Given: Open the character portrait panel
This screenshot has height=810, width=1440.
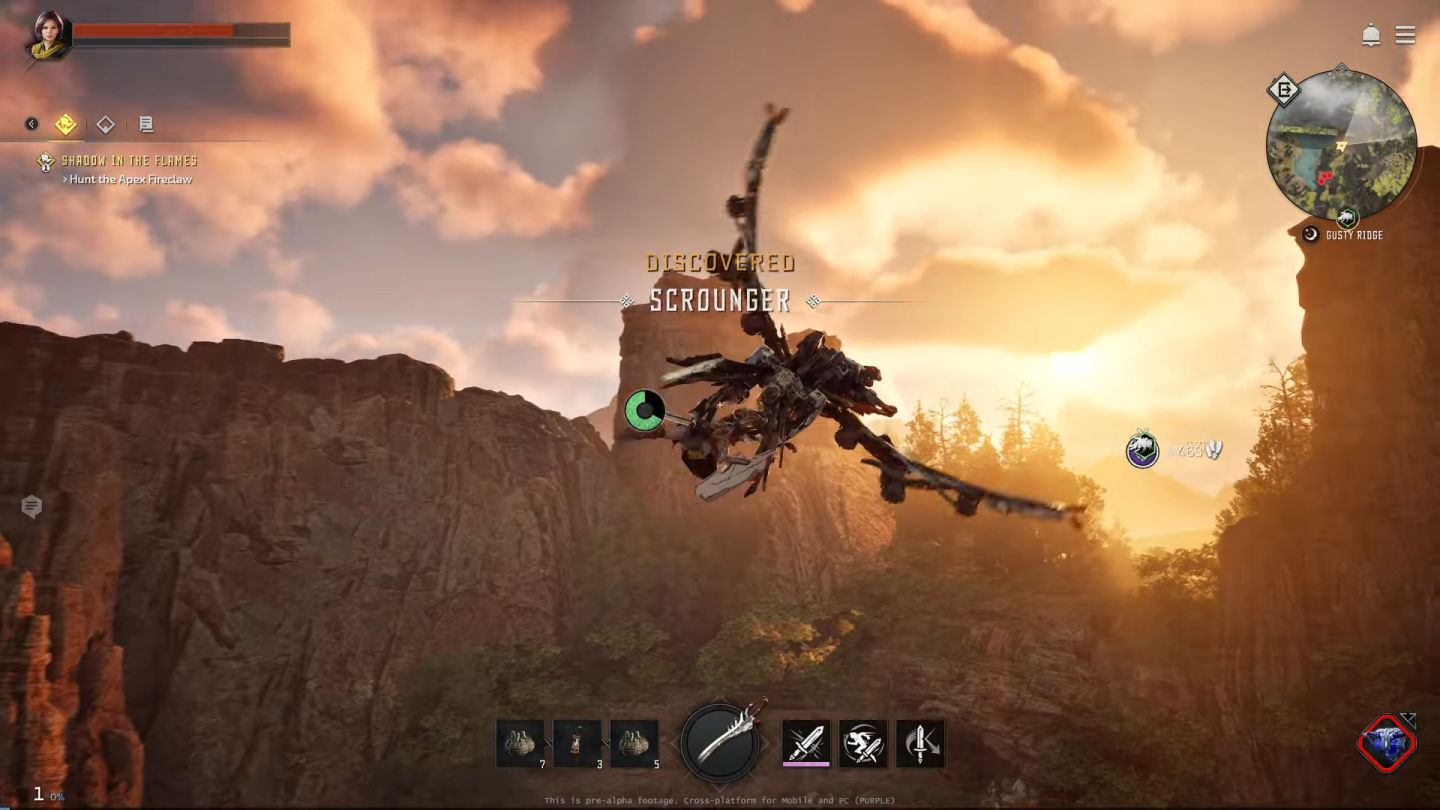Looking at the screenshot, I should pyautogui.click(x=49, y=34).
